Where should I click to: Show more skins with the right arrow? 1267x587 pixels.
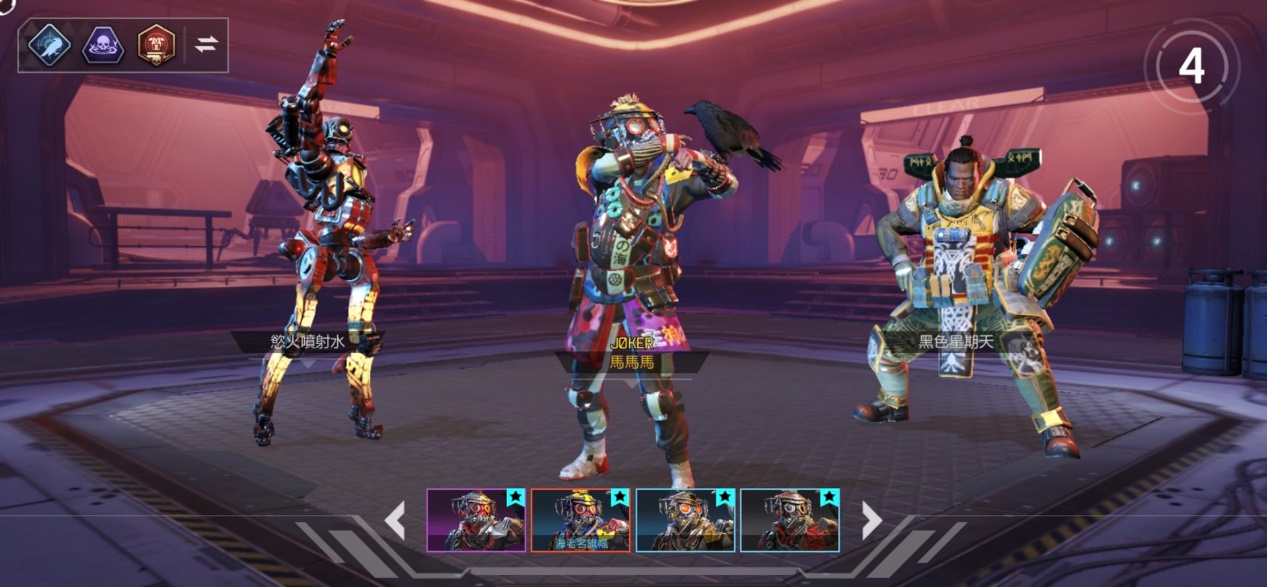point(872,520)
